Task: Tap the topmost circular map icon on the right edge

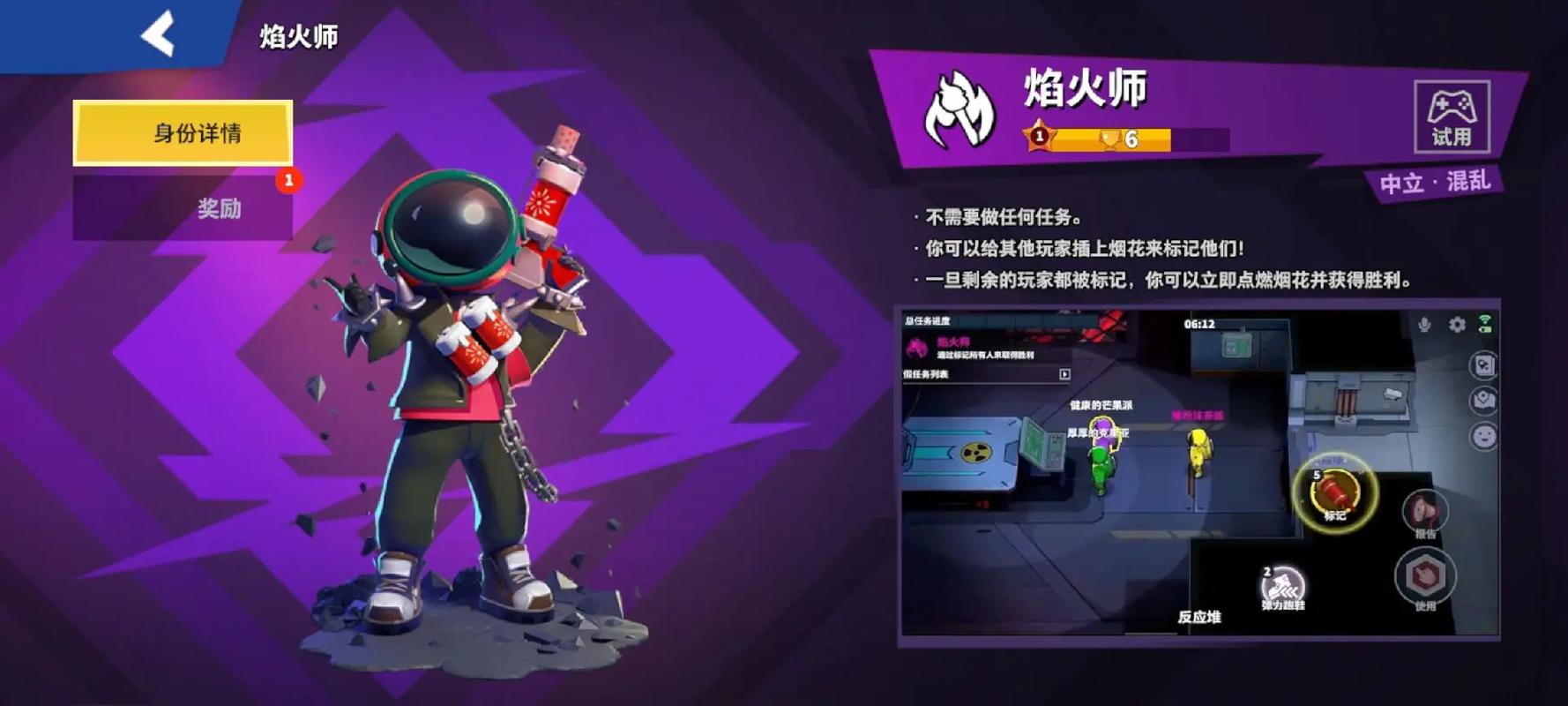Action: point(1483,364)
